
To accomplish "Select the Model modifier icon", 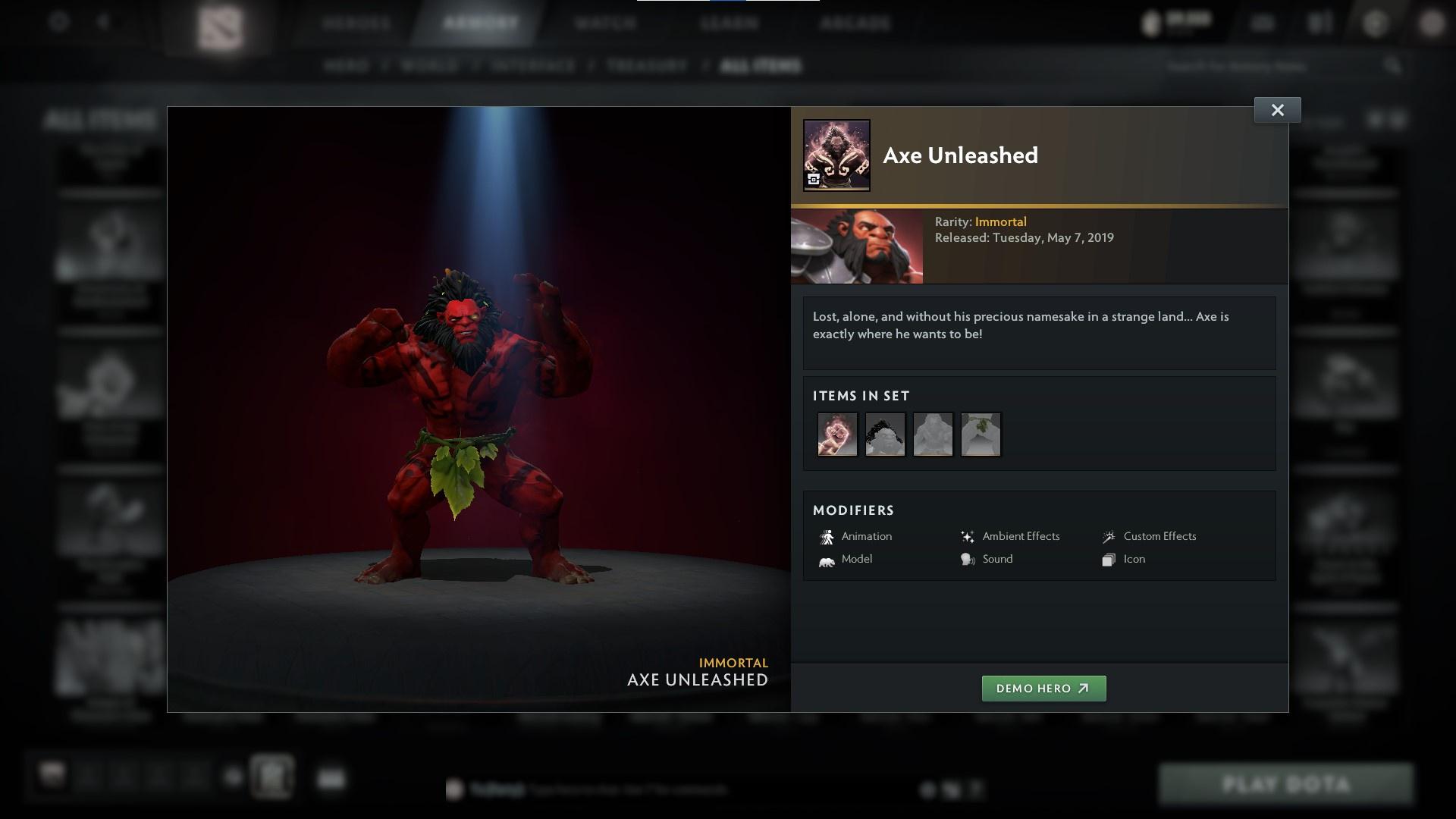I will tap(828, 559).
